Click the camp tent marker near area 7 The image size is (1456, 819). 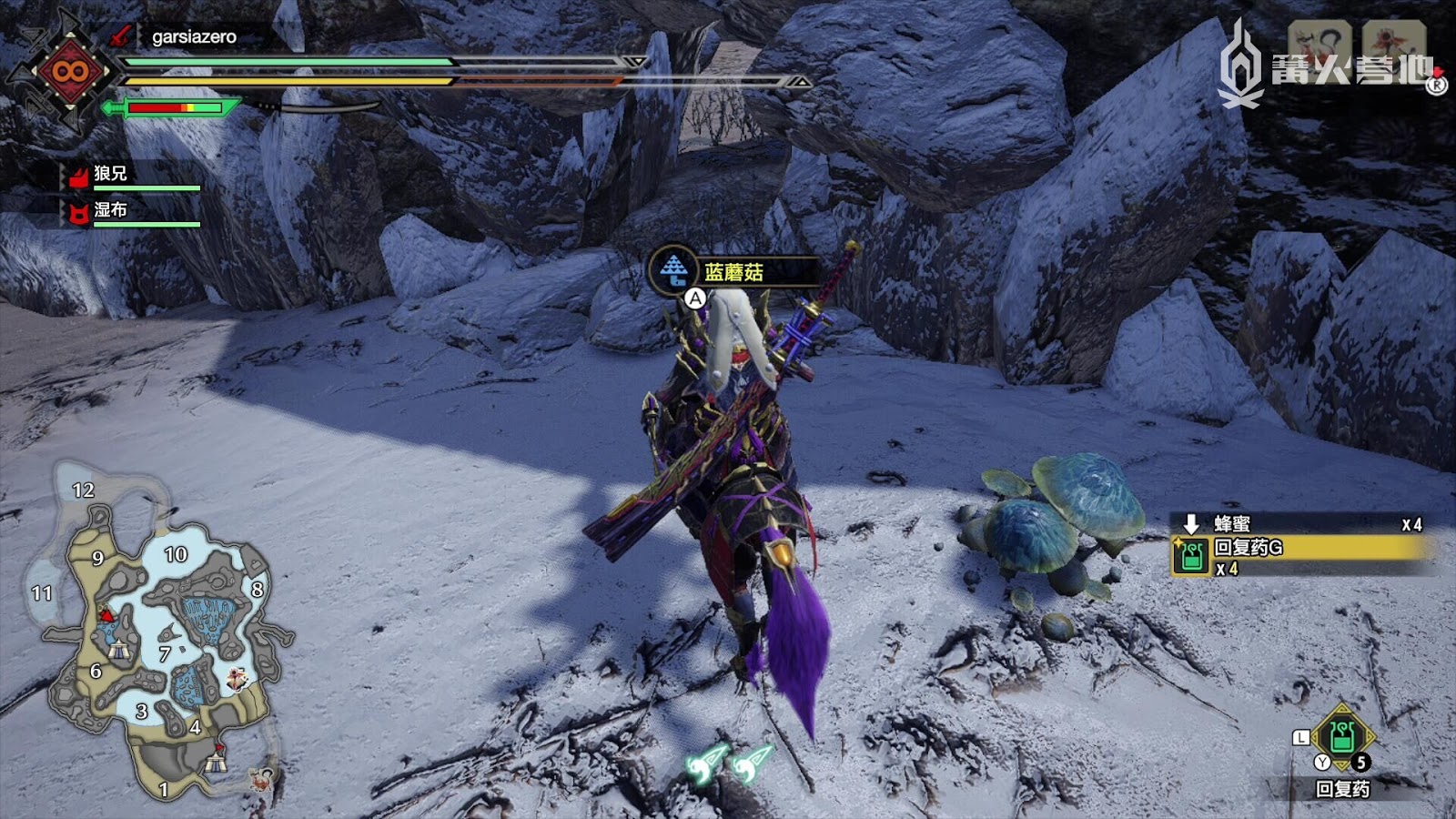118,648
